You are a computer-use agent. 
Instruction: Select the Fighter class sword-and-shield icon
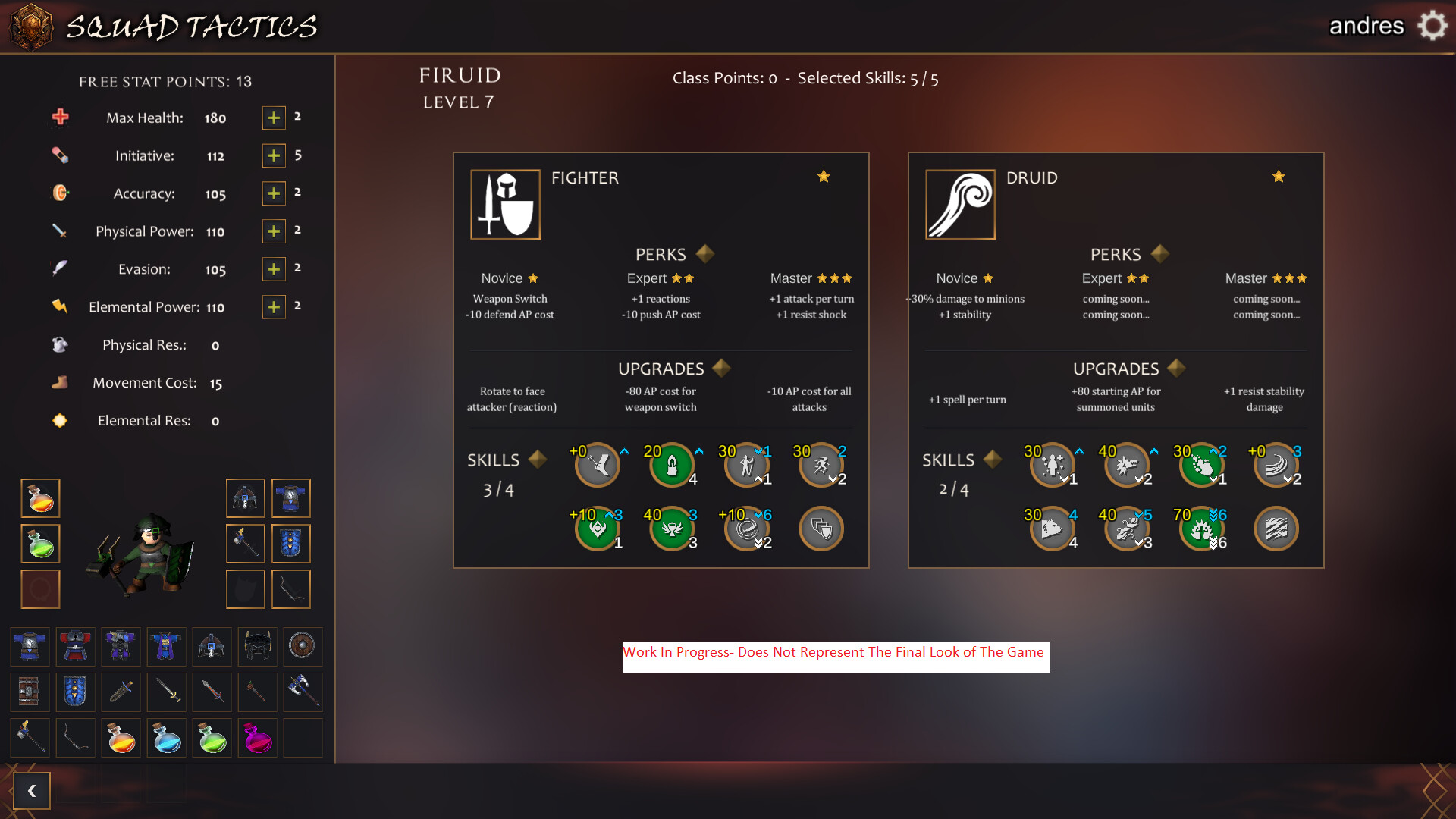coord(505,203)
